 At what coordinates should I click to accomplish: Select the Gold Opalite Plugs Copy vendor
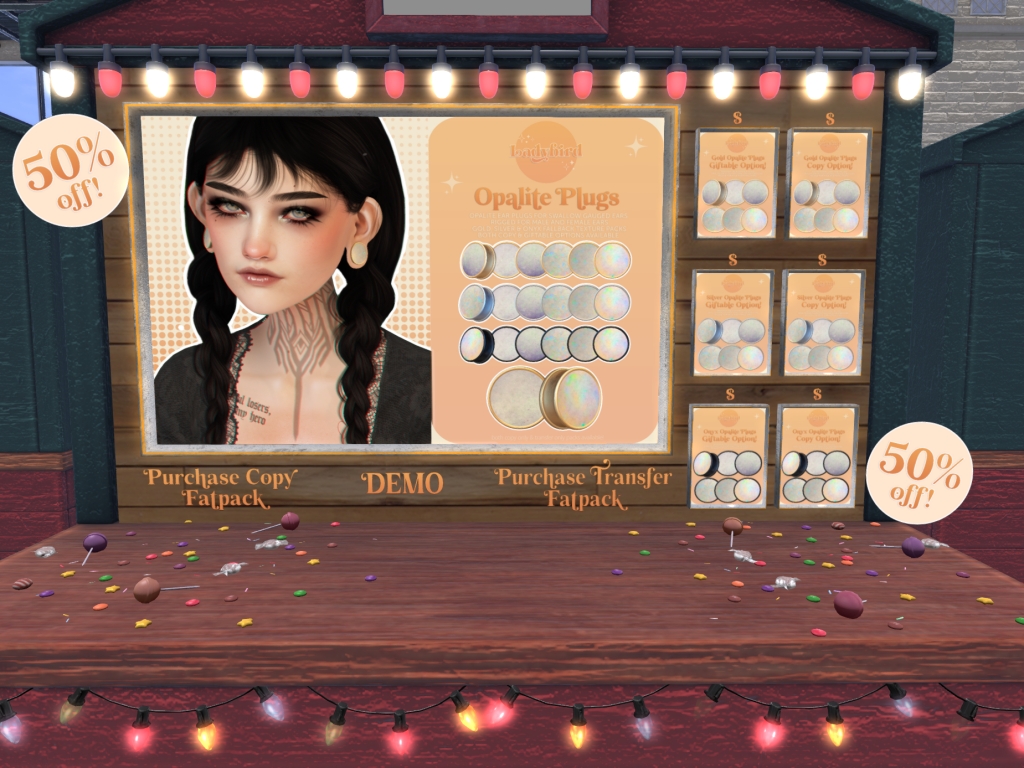pyautogui.click(x=829, y=183)
